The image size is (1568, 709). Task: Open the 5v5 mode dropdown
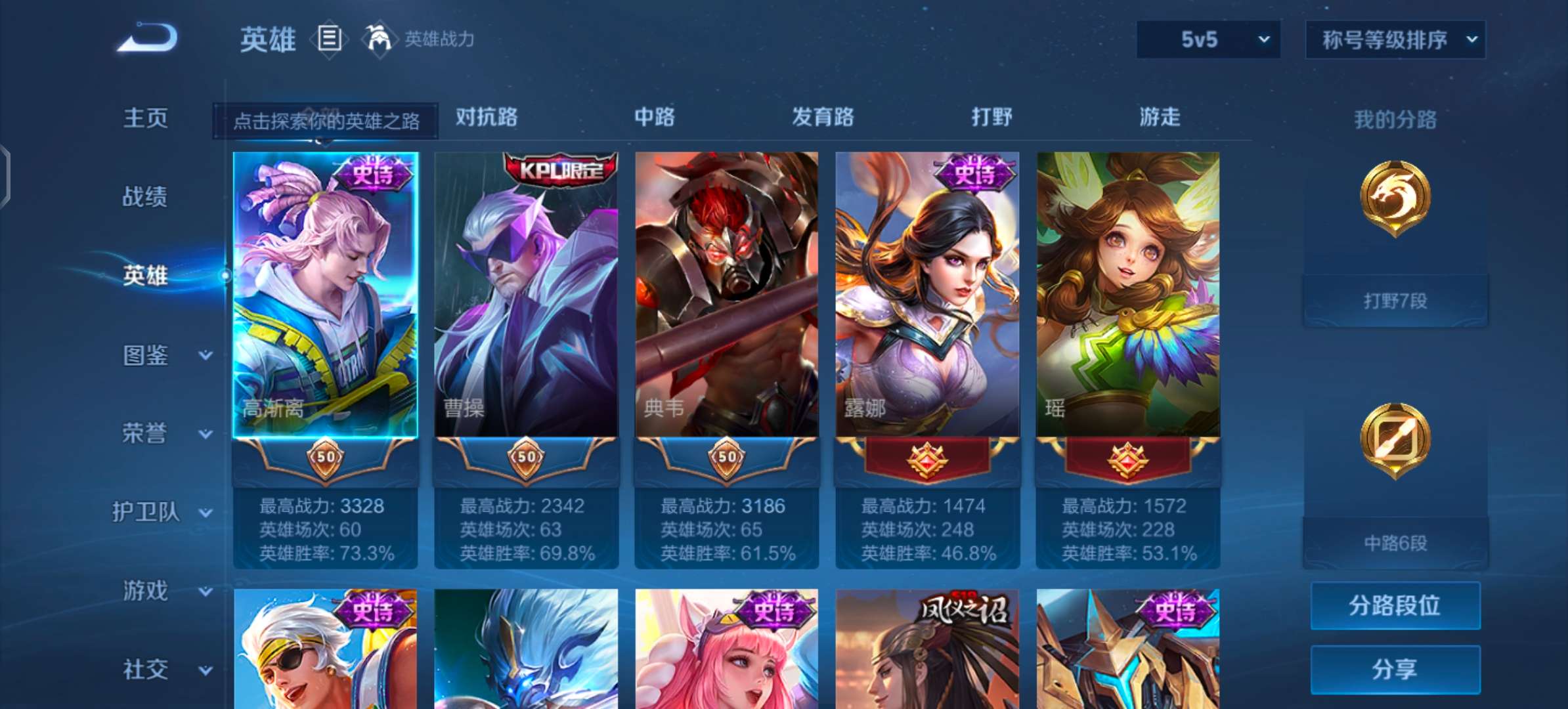1207,38
